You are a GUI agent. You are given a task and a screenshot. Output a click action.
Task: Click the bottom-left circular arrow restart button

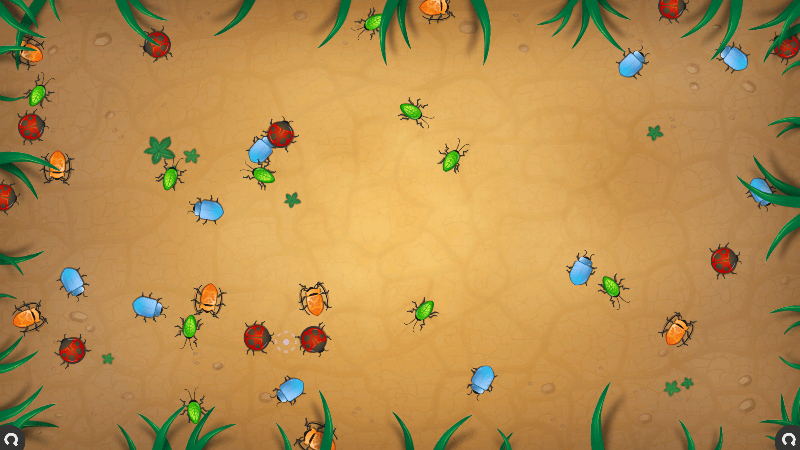coord(9,438)
